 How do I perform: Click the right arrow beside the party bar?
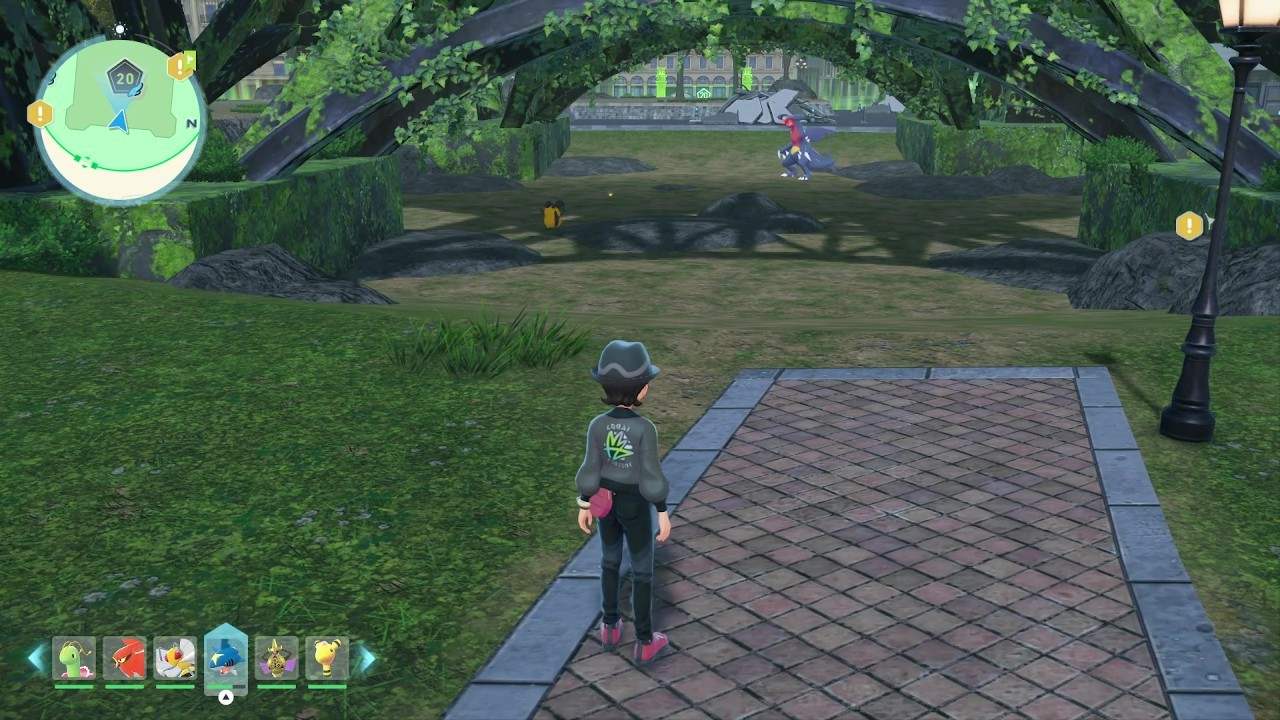point(366,658)
